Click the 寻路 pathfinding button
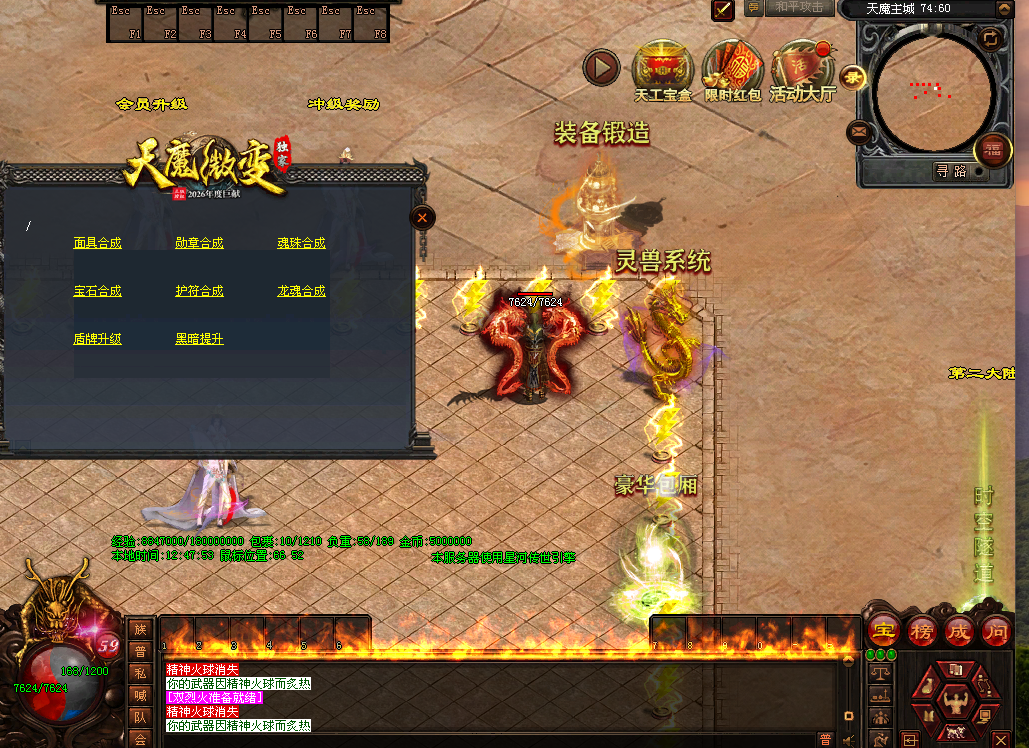The height and width of the screenshot is (748, 1029). pos(951,171)
